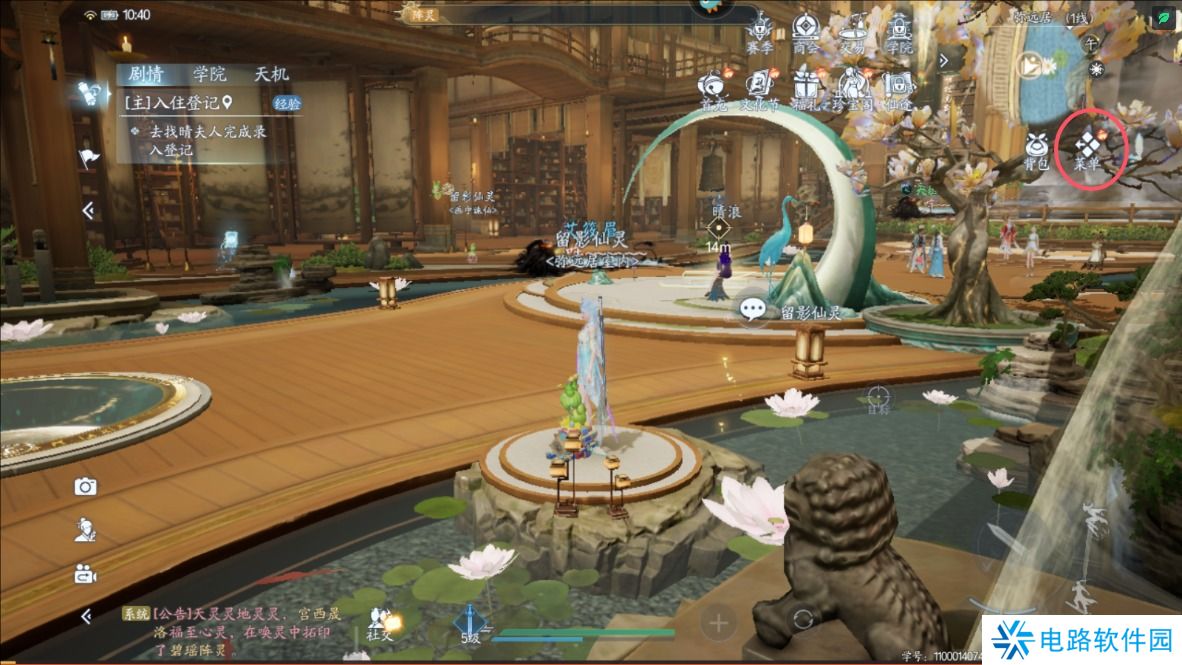
Task: Open the 珍宝阁 treasure pavilion
Action: pos(852,87)
